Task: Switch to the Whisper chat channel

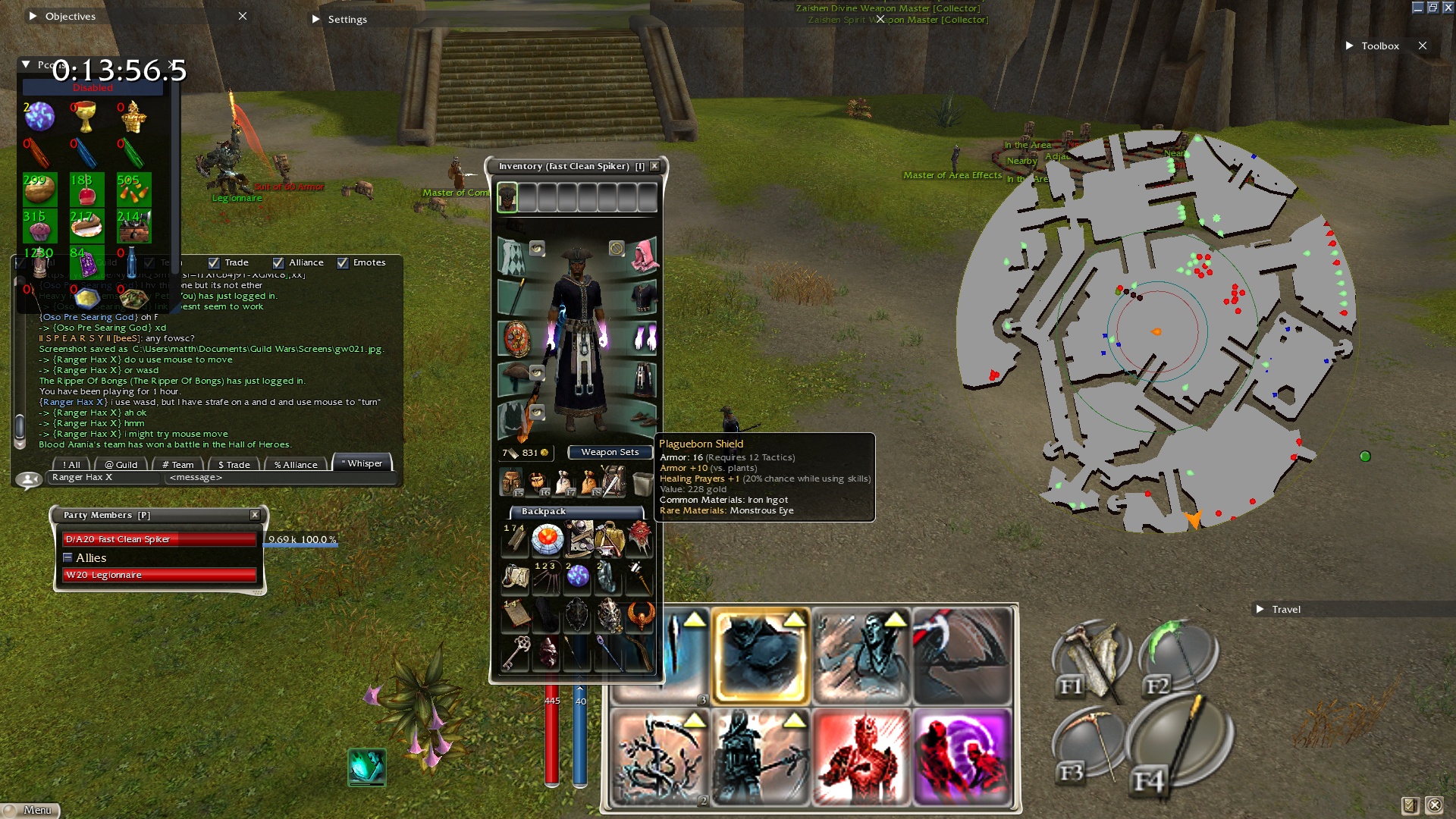Action: click(362, 463)
